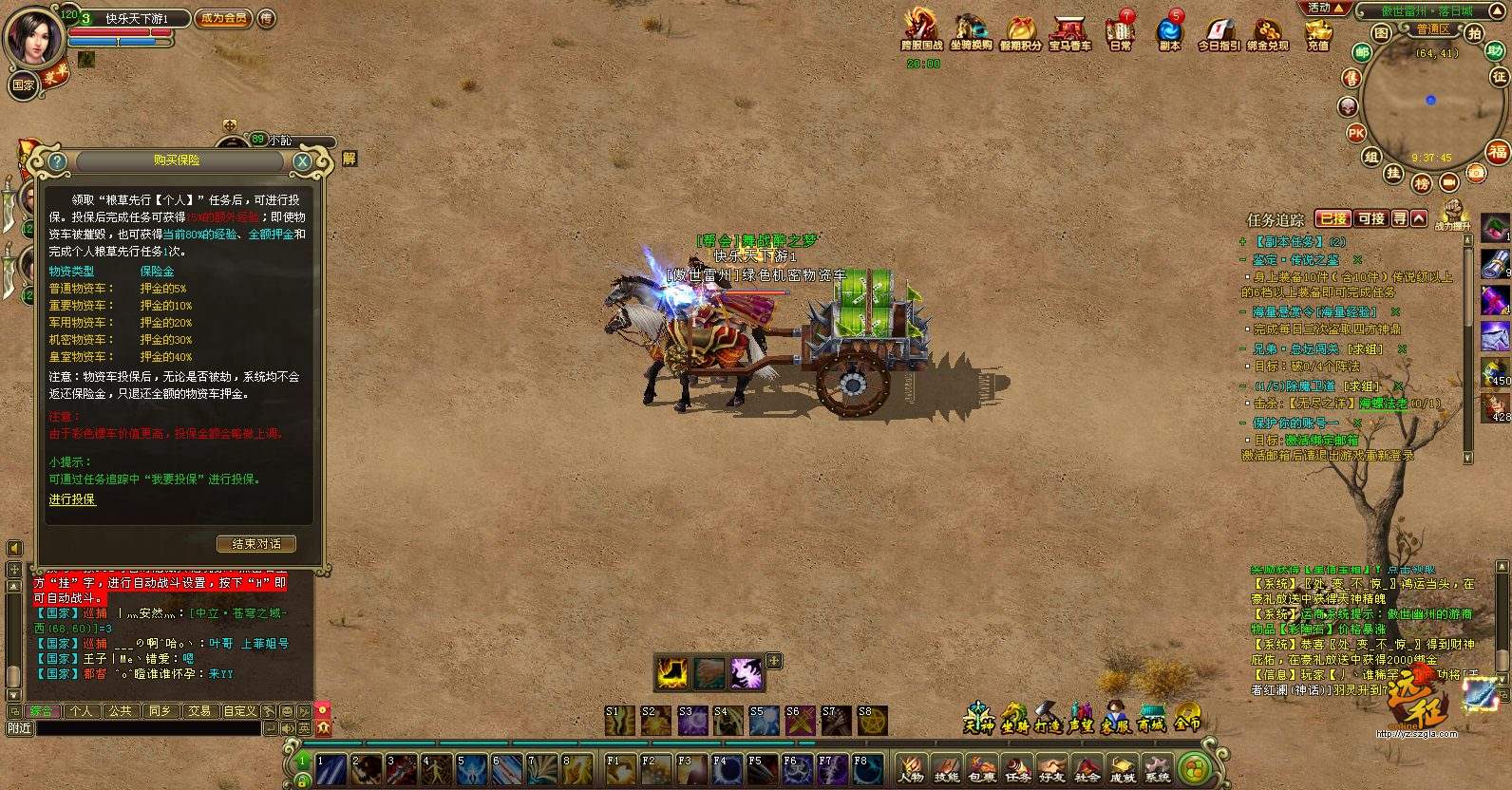Close the 购买保险 dialog window
Image resolution: width=1512 pixels, height=790 pixels.
point(302,161)
